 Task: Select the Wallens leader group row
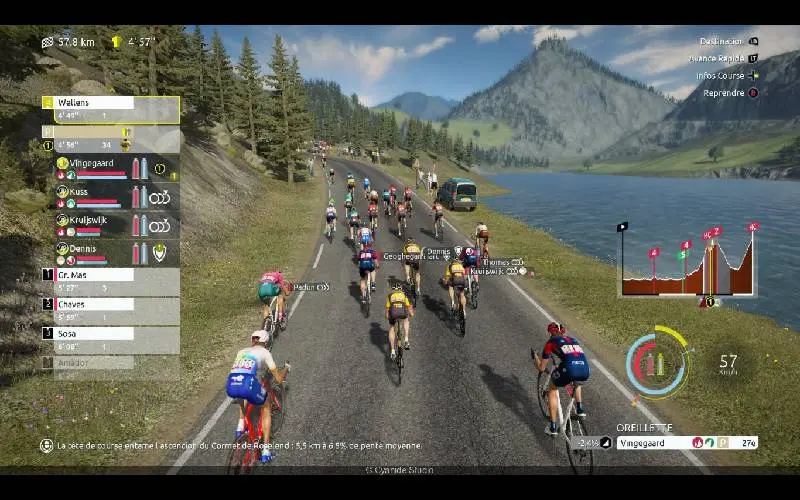coord(110,109)
